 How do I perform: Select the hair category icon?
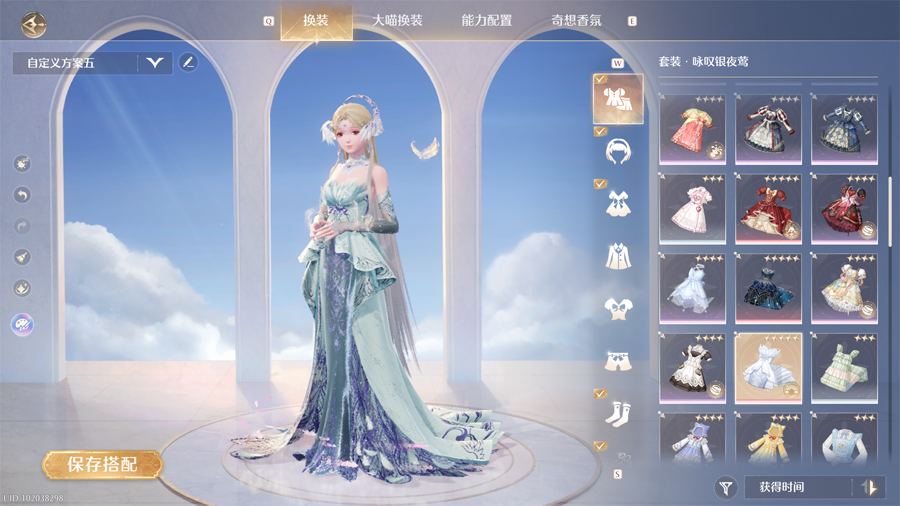pyautogui.click(x=618, y=151)
